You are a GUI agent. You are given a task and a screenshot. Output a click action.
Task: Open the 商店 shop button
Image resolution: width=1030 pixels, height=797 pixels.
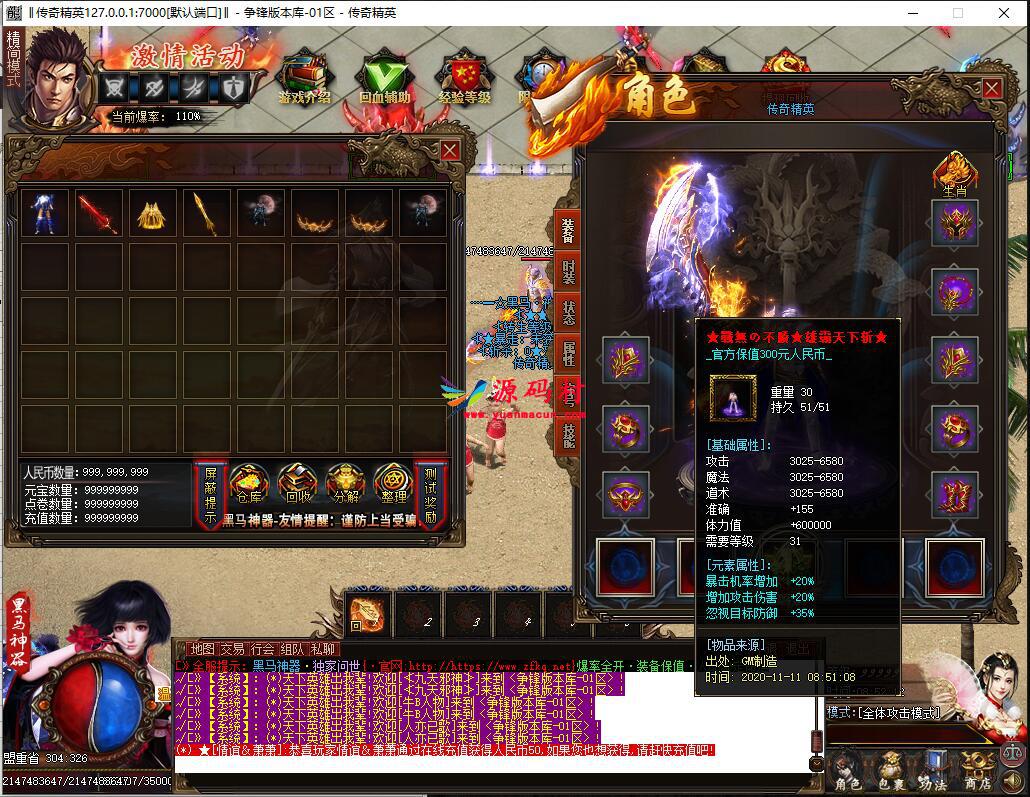(978, 771)
